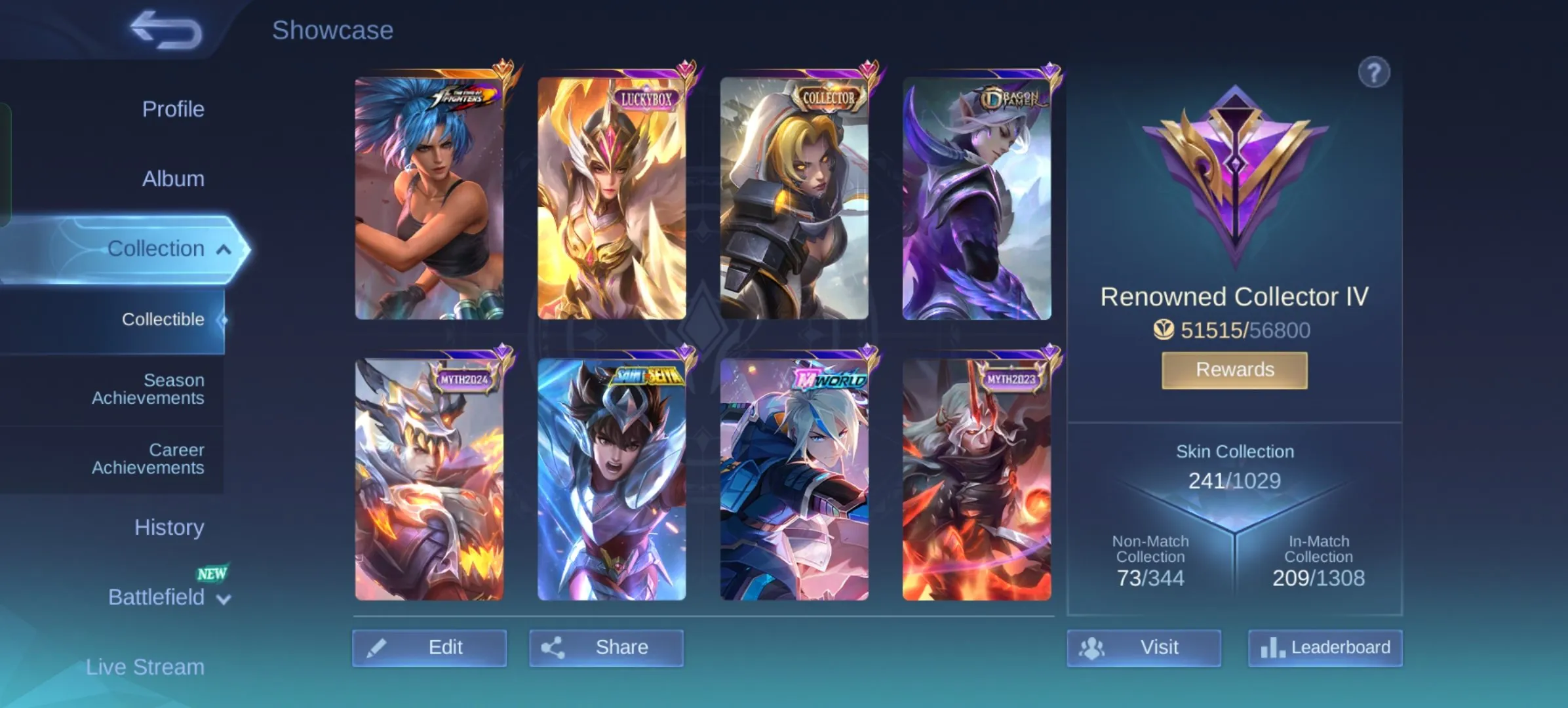Switch to the Profile tab
This screenshot has width=1568, height=708.
[172, 109]
